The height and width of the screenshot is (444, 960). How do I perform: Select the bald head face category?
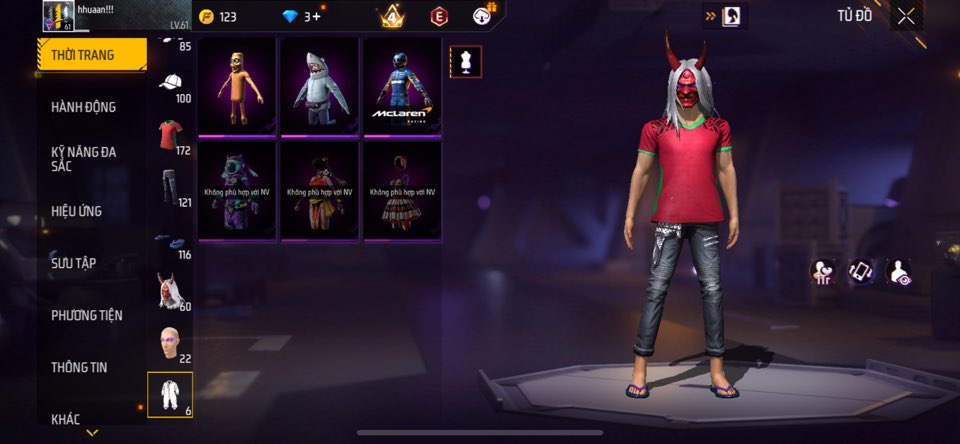pyautogui.click(x=170, y=343)
